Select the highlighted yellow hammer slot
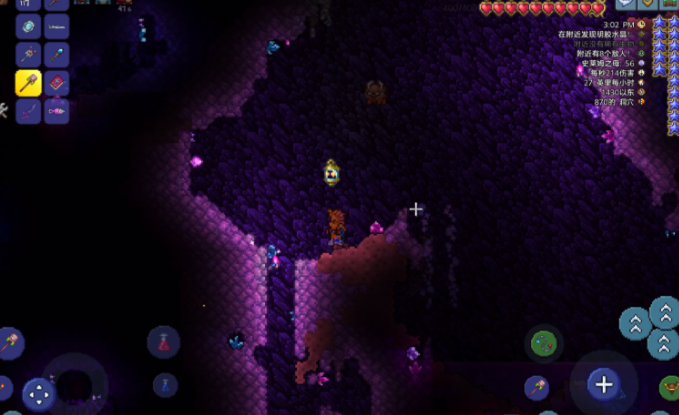This screenshot has width=679, height=415. pos(28,83)
